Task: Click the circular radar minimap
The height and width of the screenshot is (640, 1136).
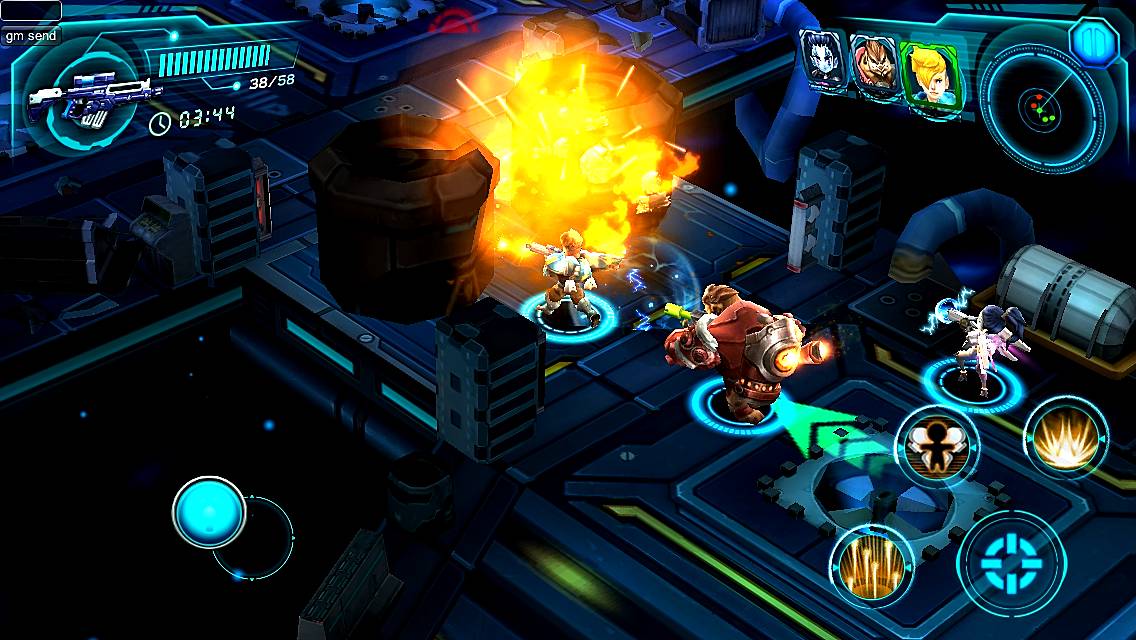Action: coord(1040,104)
